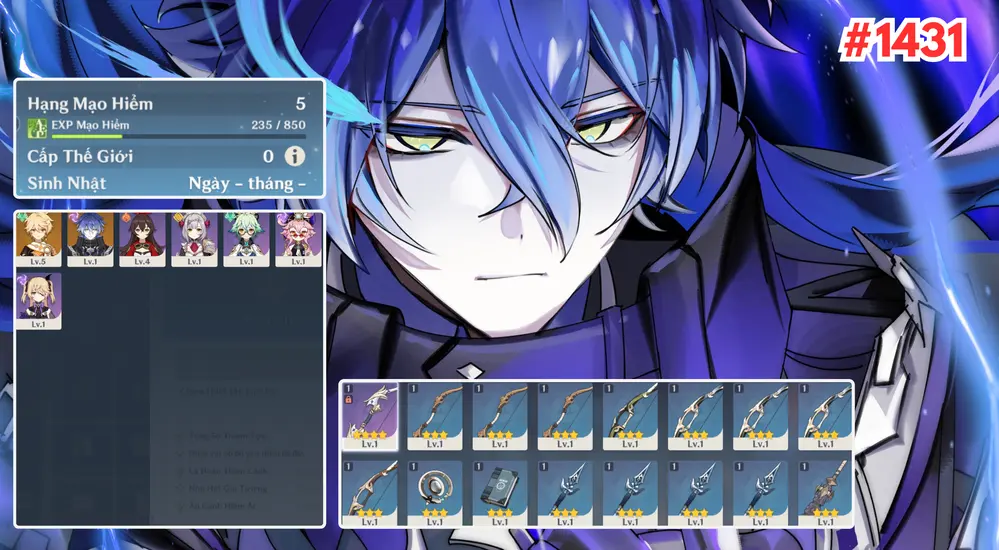Select Amber's portrait at Lv.4
Viewport: 999px width, 550px height.
point(143,238)
